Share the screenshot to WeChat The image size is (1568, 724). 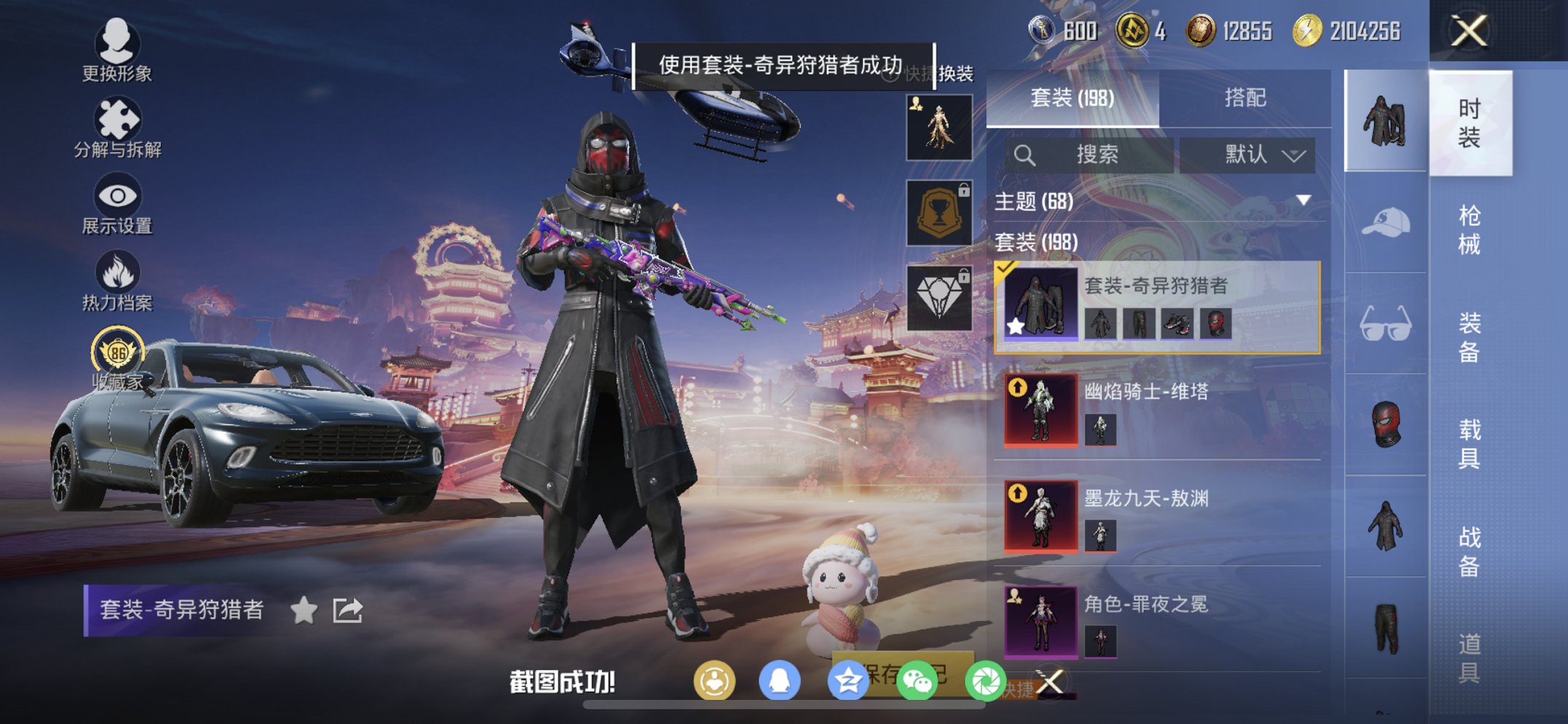(920, 680)
